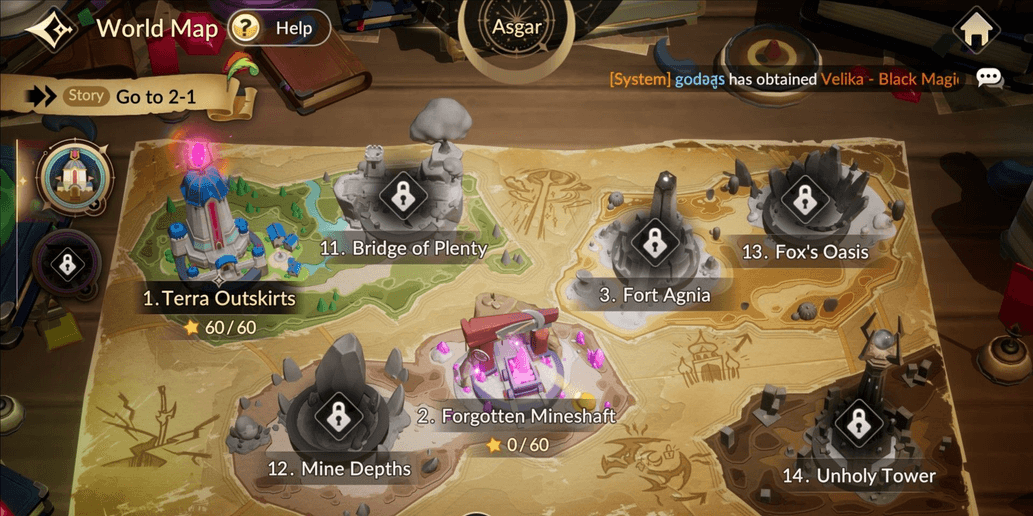Tap the locked Fox's Oasis stage

[805, 200]
